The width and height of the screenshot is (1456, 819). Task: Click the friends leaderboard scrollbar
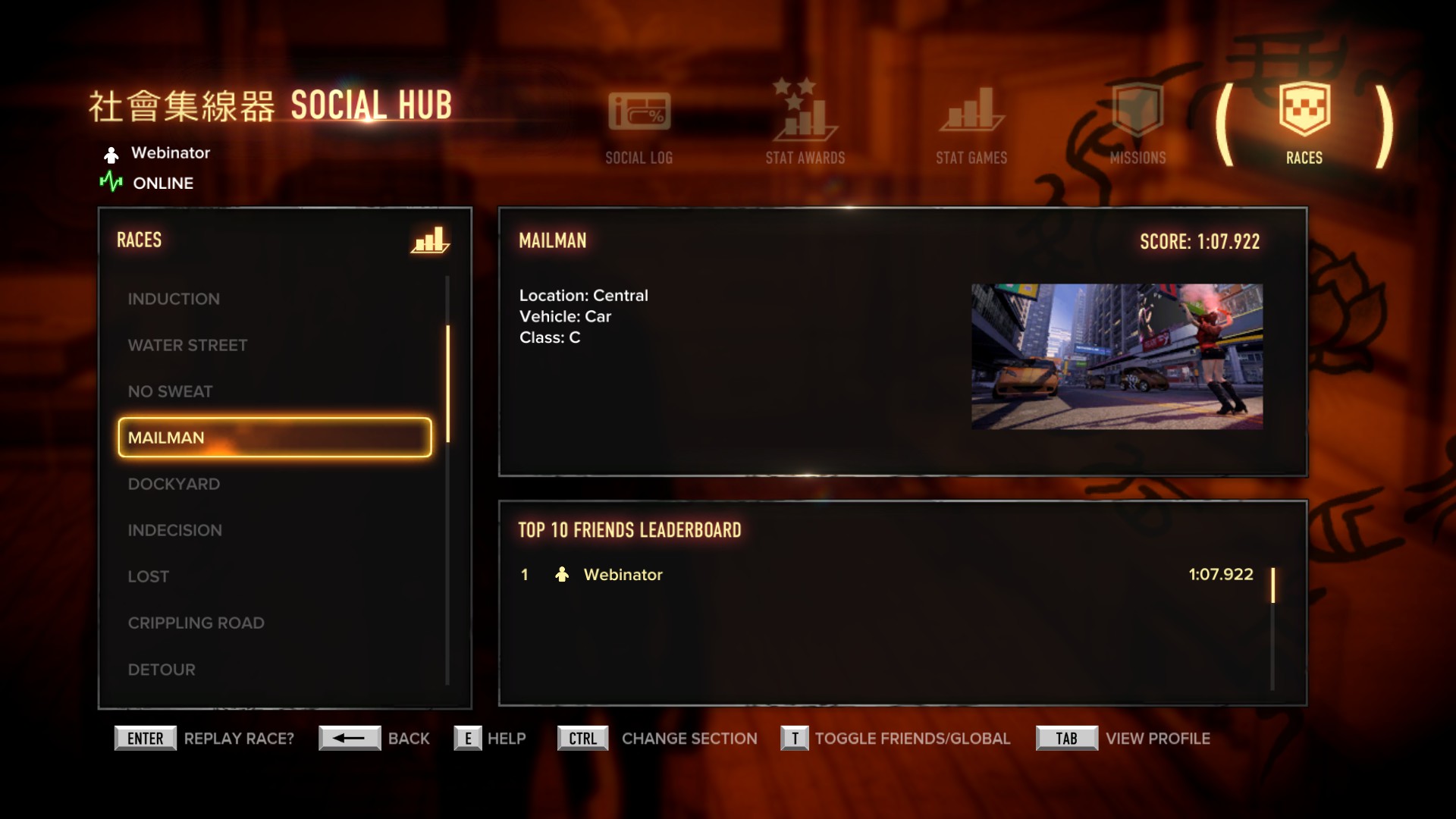pos(1272,585)
